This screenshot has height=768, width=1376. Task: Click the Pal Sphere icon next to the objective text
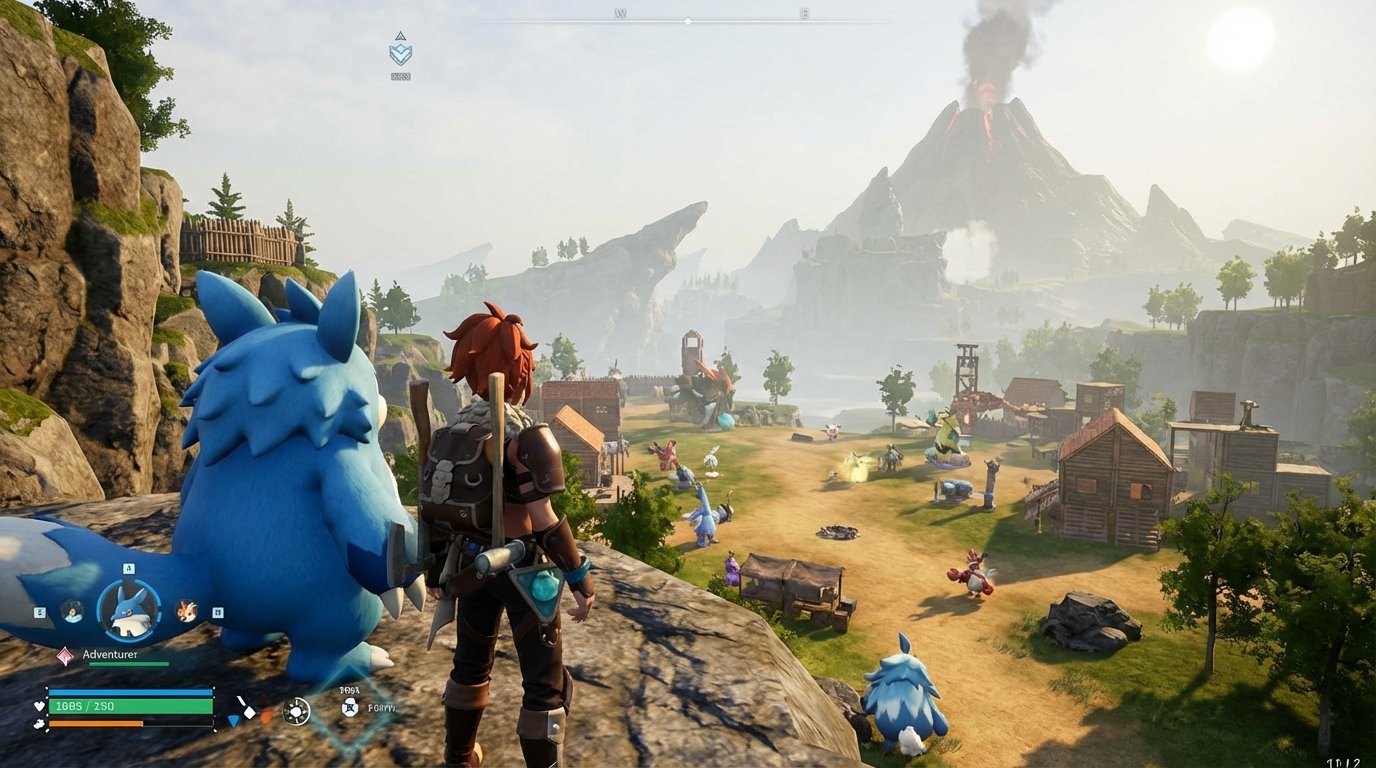(x=350, y=708)
